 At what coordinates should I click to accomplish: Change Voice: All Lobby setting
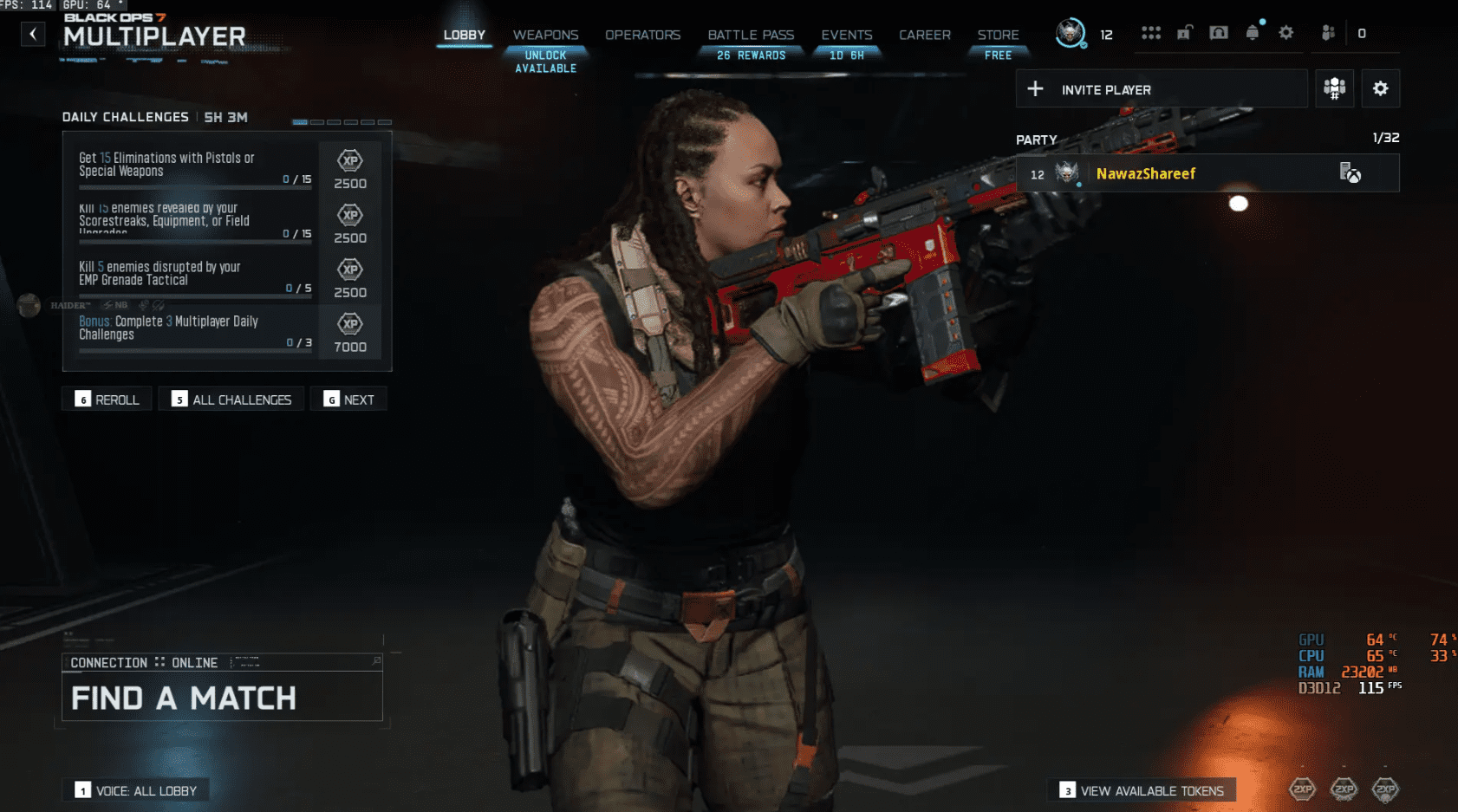pos(136,790)
